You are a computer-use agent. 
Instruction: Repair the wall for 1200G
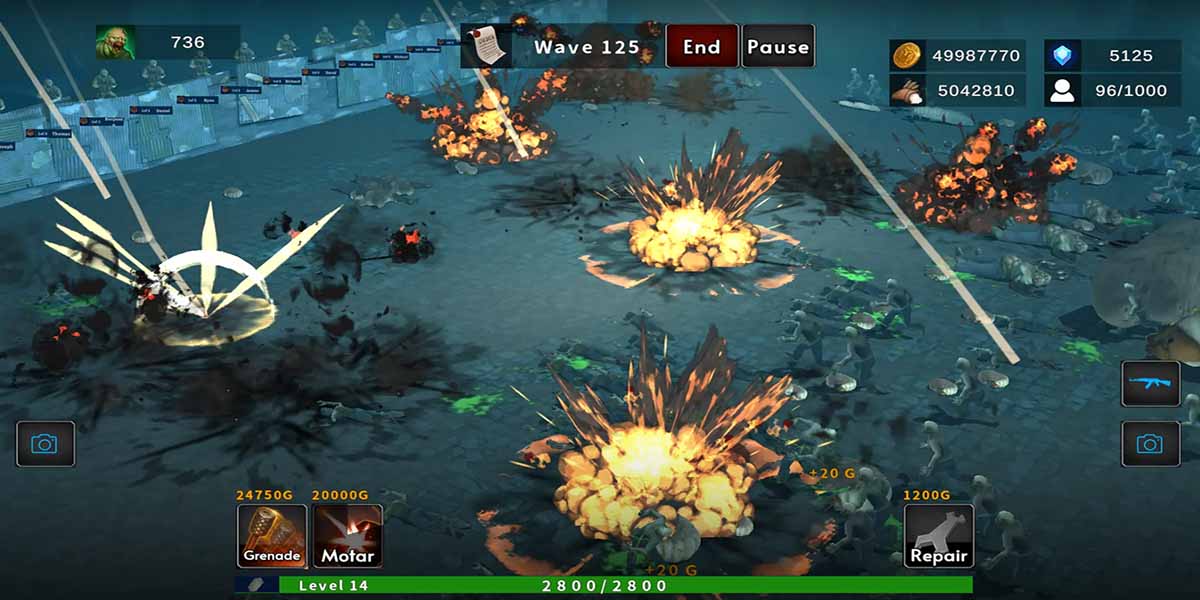click(939, 536)
